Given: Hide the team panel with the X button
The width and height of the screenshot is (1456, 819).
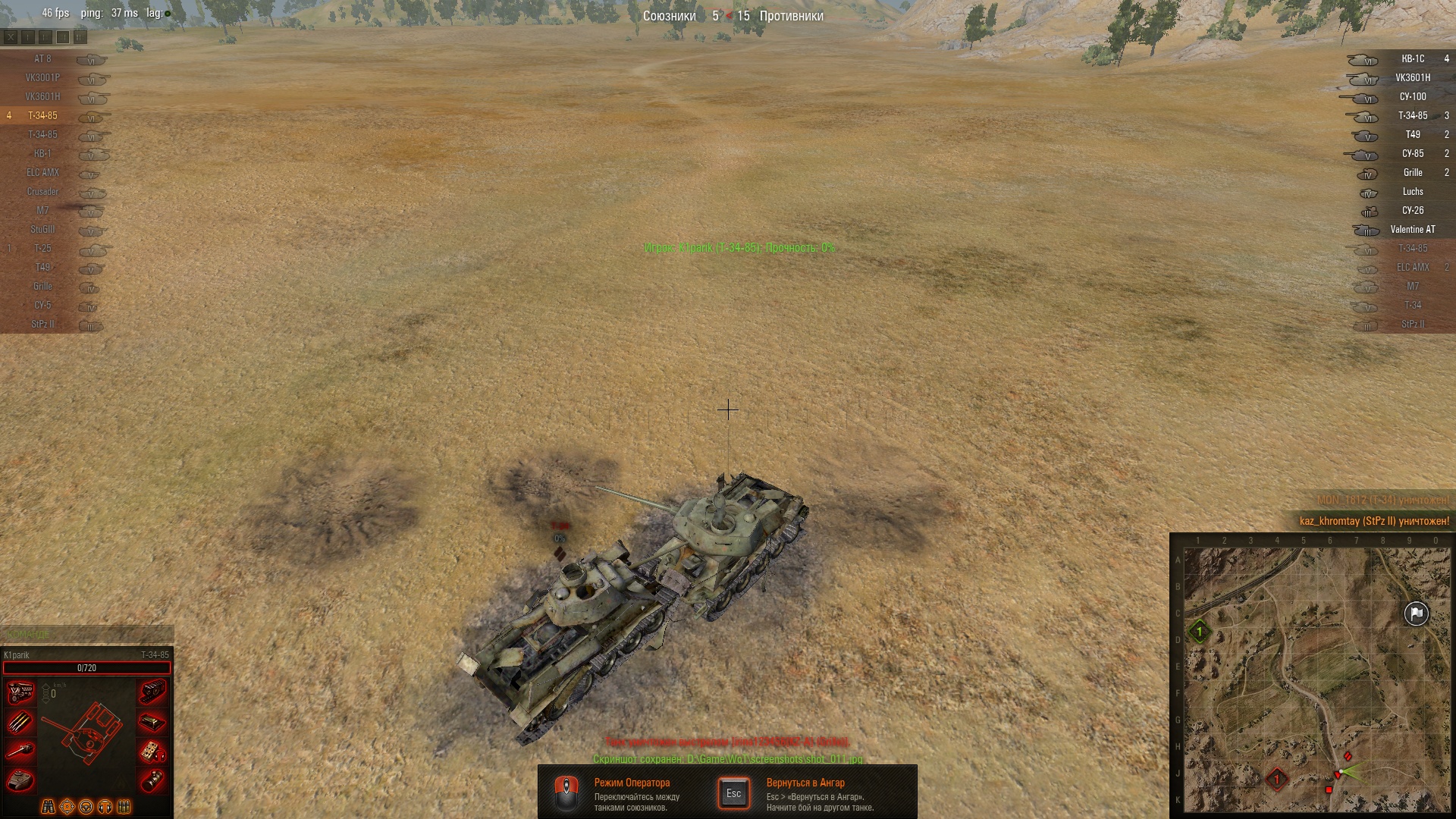Looking at the screenshot, I should [11, 36].
